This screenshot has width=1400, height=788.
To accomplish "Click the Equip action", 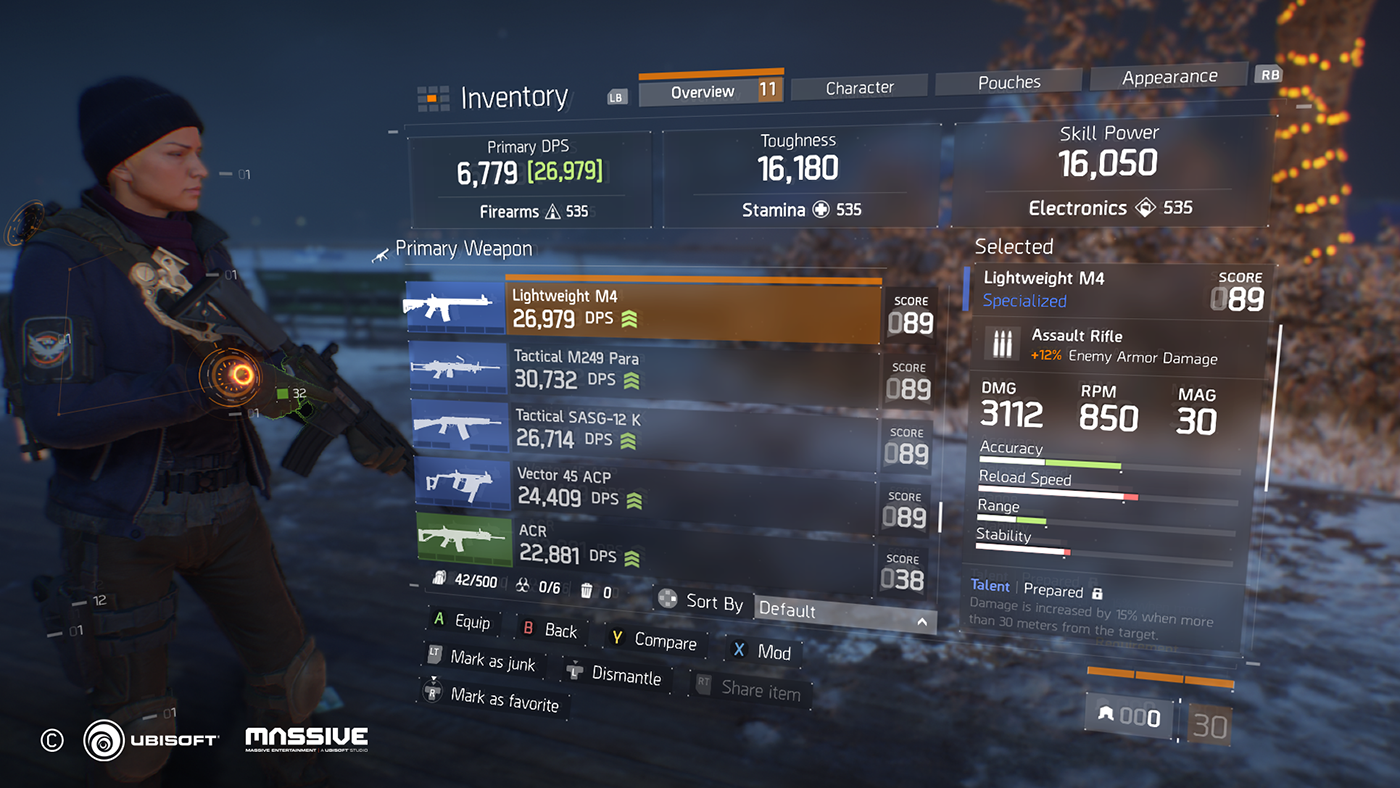I will (x=463, y=622).
